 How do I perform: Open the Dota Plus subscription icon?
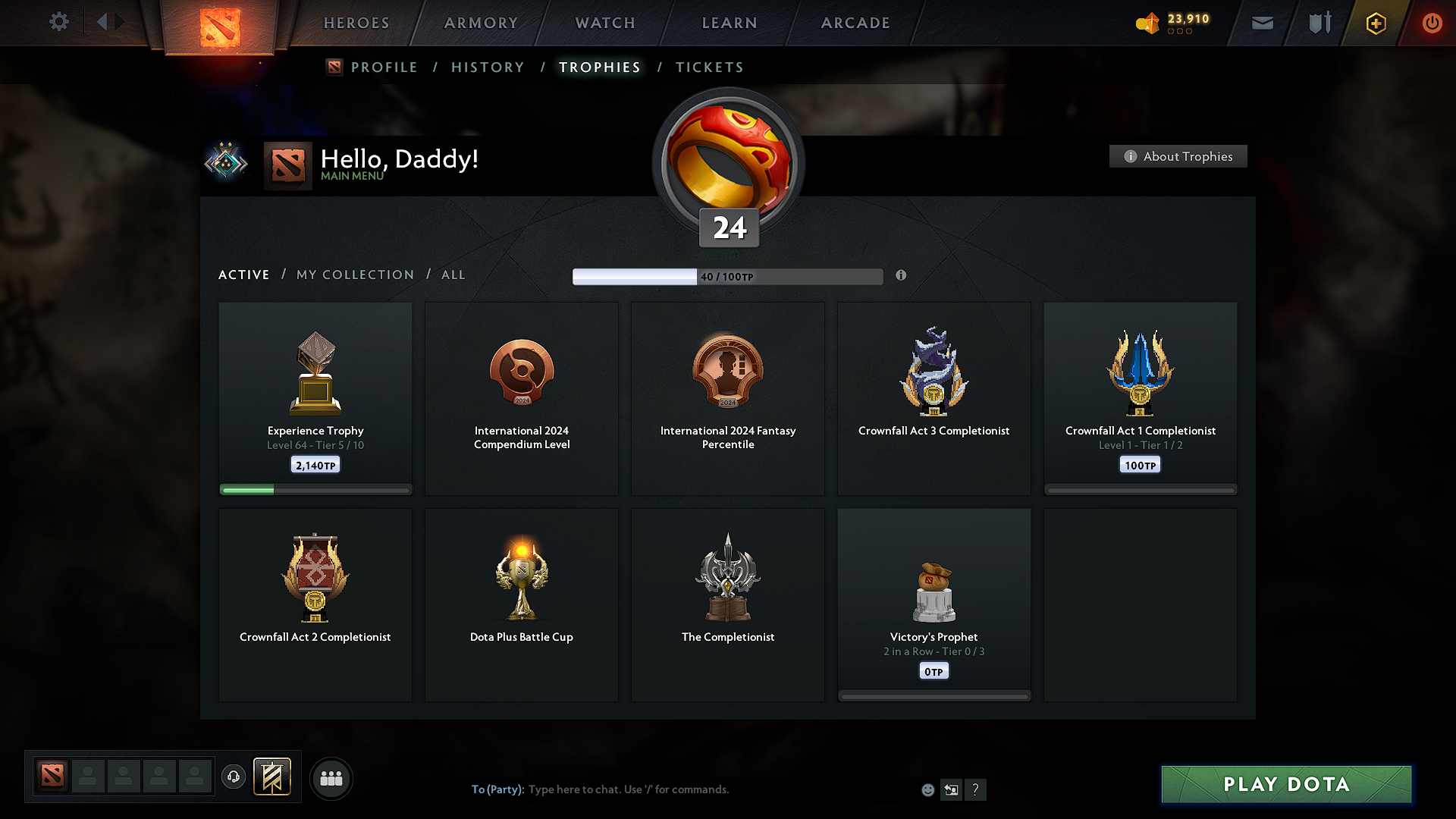(1375, 23)
